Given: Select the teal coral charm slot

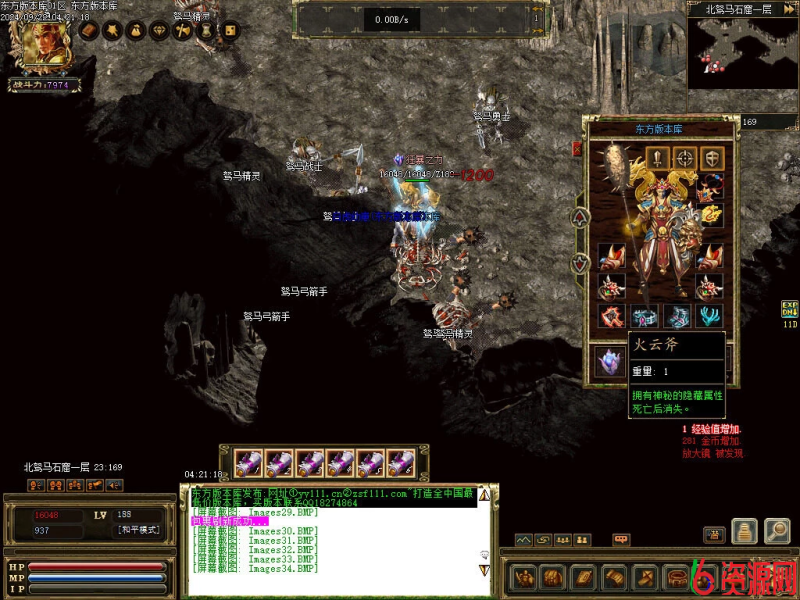Looking at the screenshot, I should [x=711, y=316].
